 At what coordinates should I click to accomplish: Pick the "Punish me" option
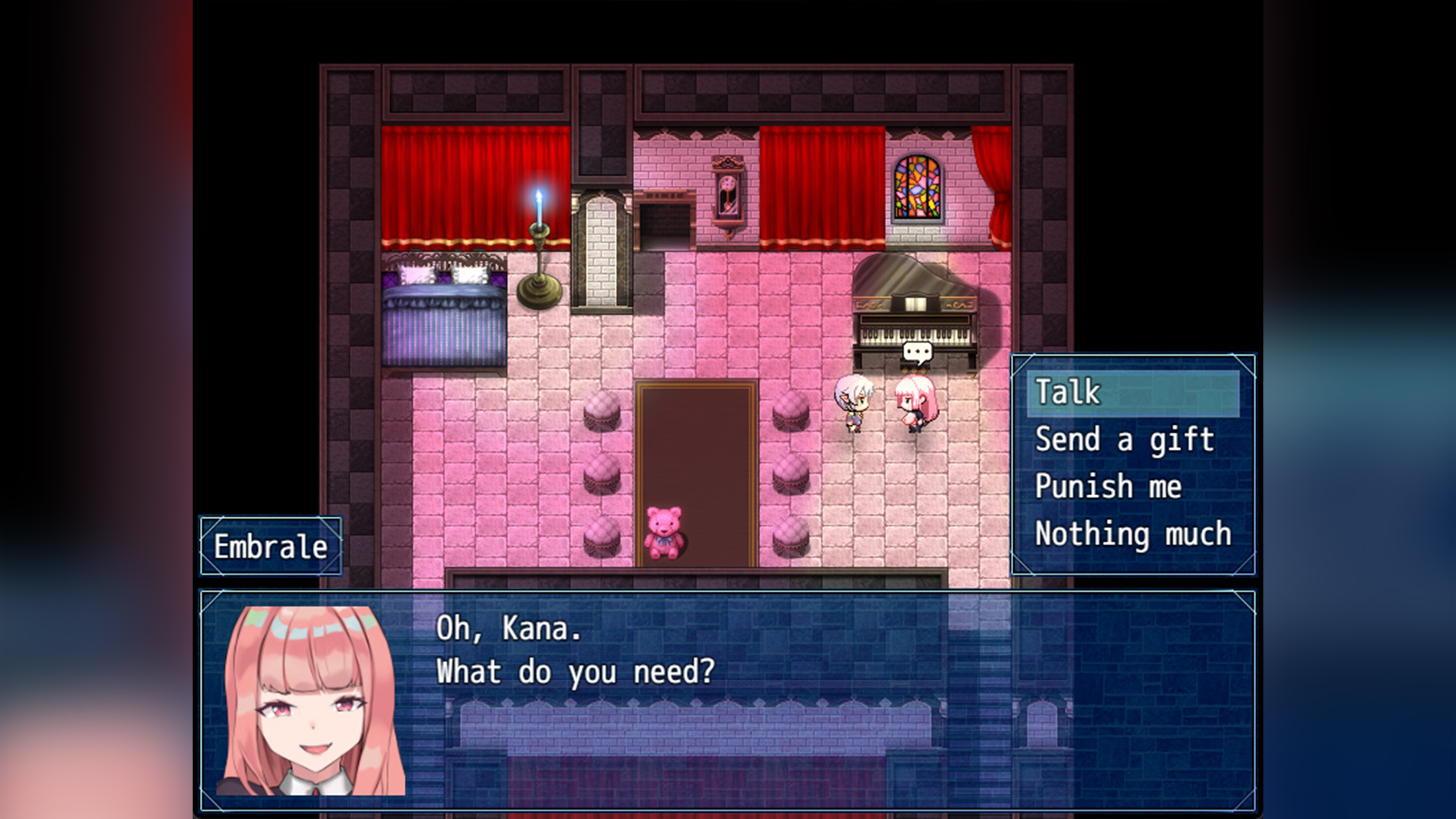pos(1108,487)
